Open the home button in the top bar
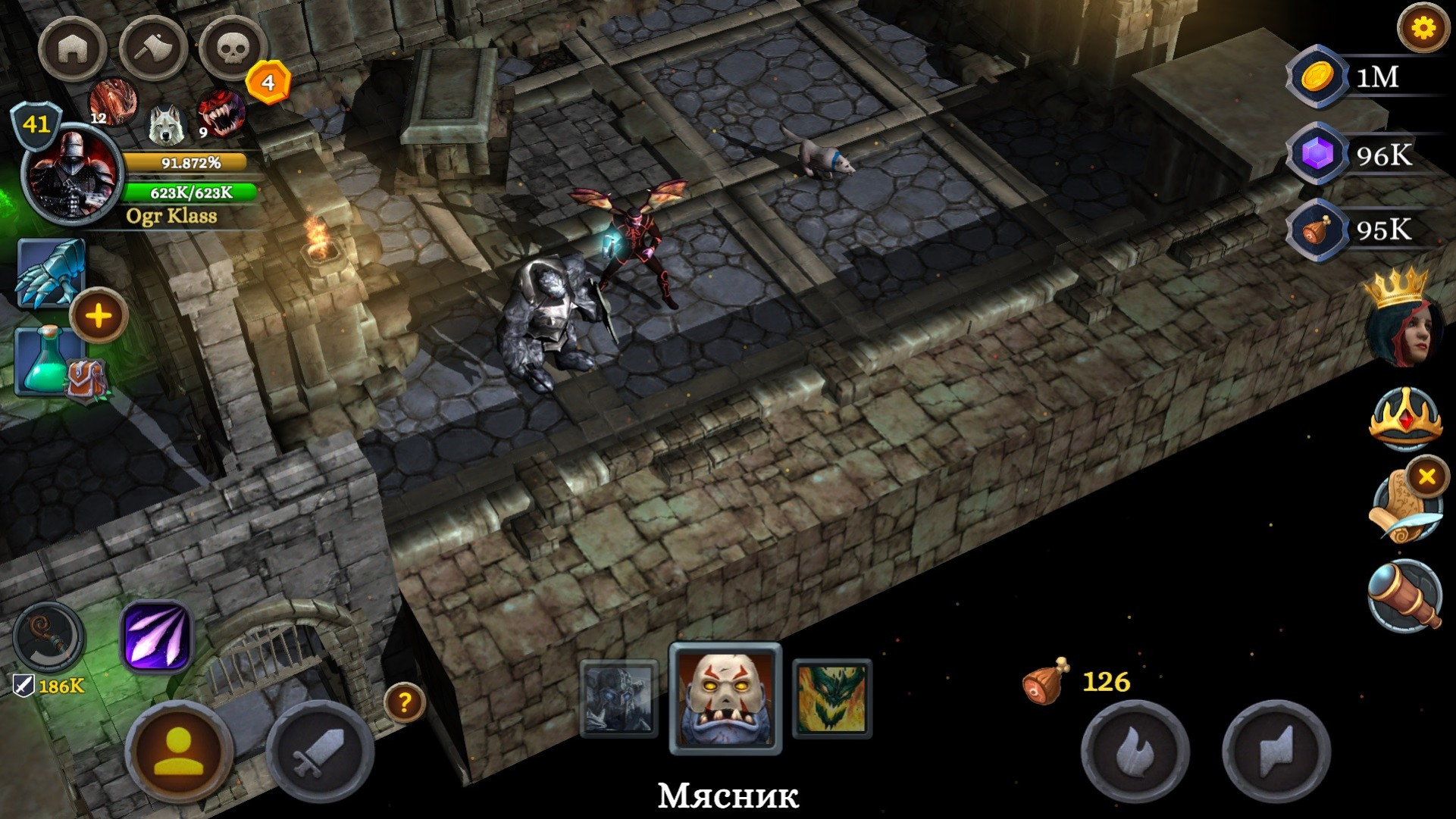The width and height of the screenshot is (1456, 819). coord(73,48)
